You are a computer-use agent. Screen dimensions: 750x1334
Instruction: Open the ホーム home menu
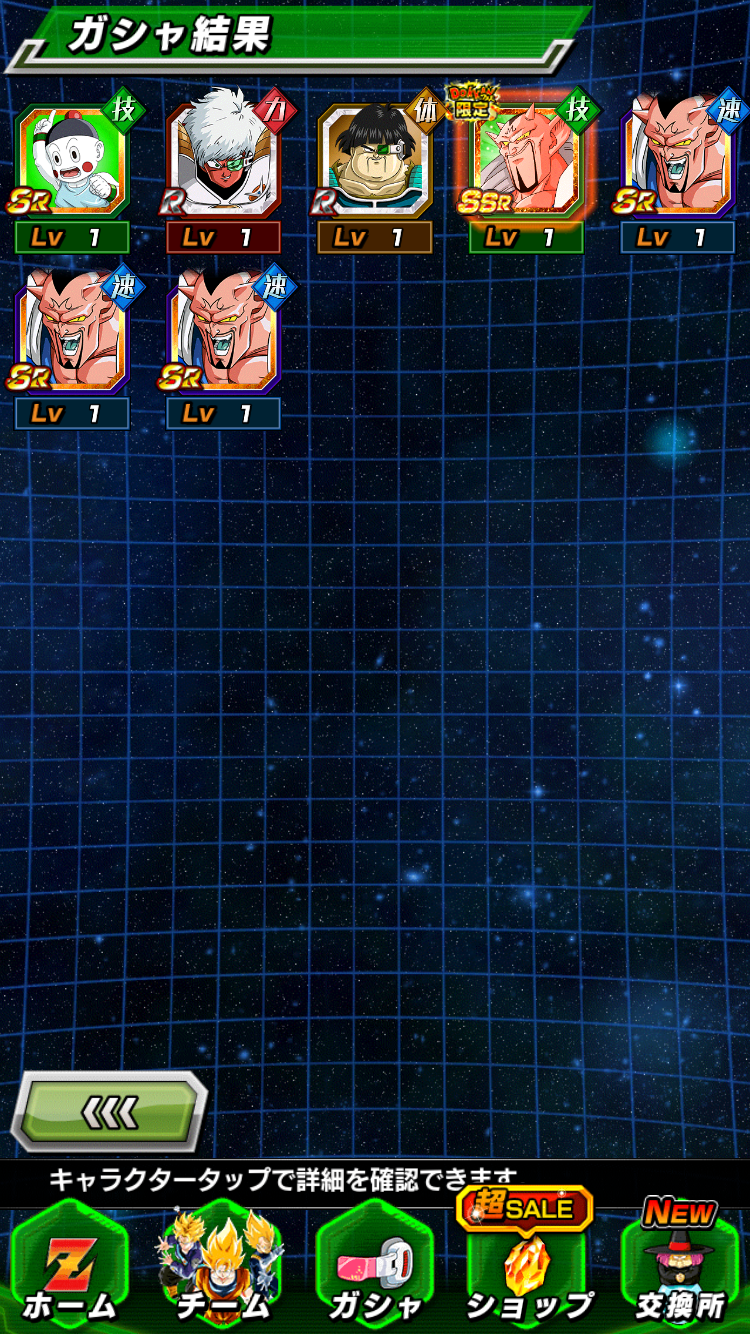(70, 1268)
